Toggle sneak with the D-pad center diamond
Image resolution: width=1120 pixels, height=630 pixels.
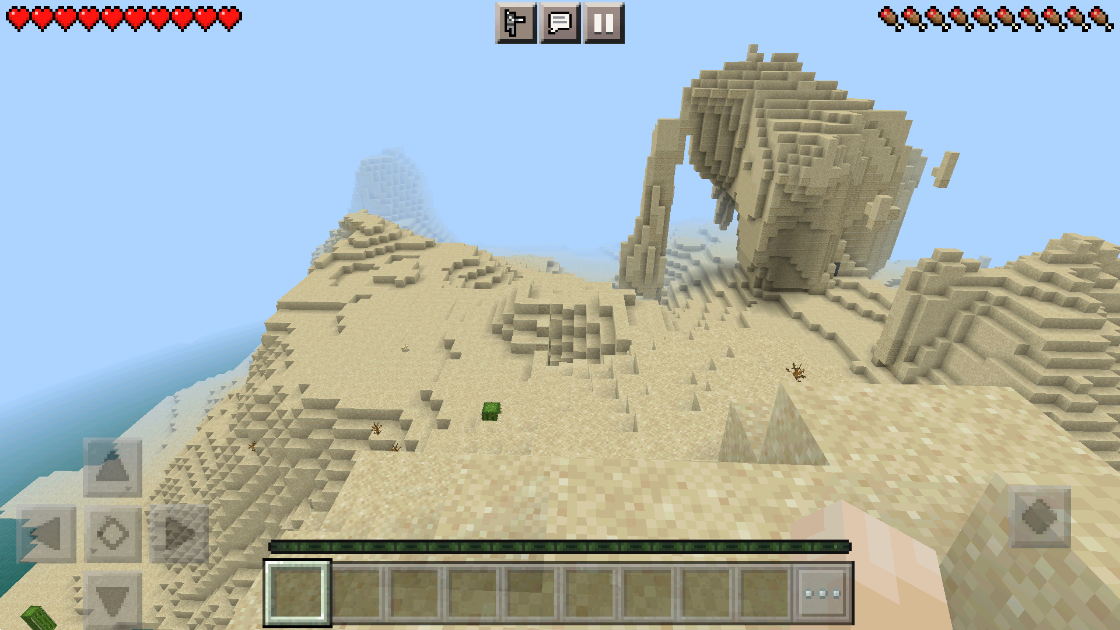click(112, 534)
